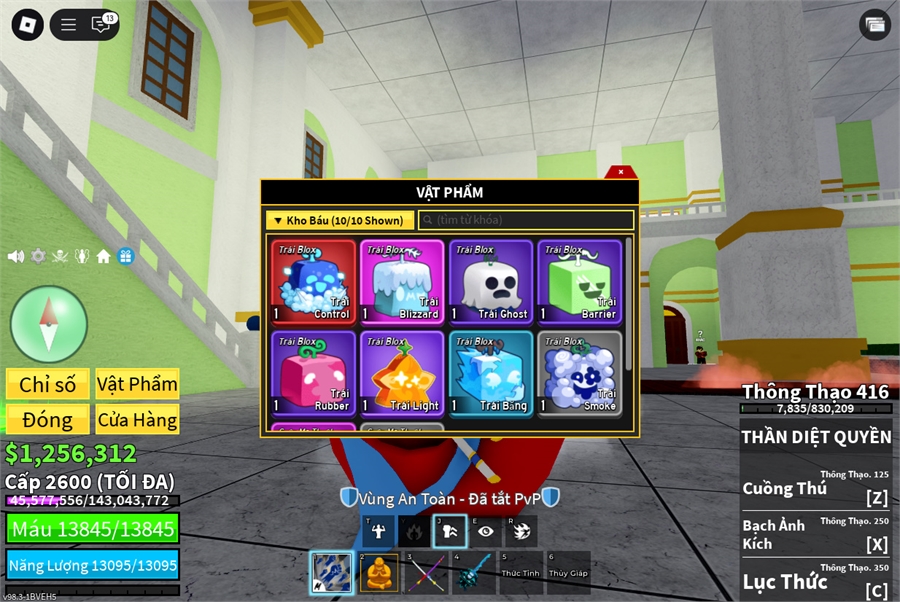
Task: Select the Trái Blizzard fruit
Action: pos(402,282)
